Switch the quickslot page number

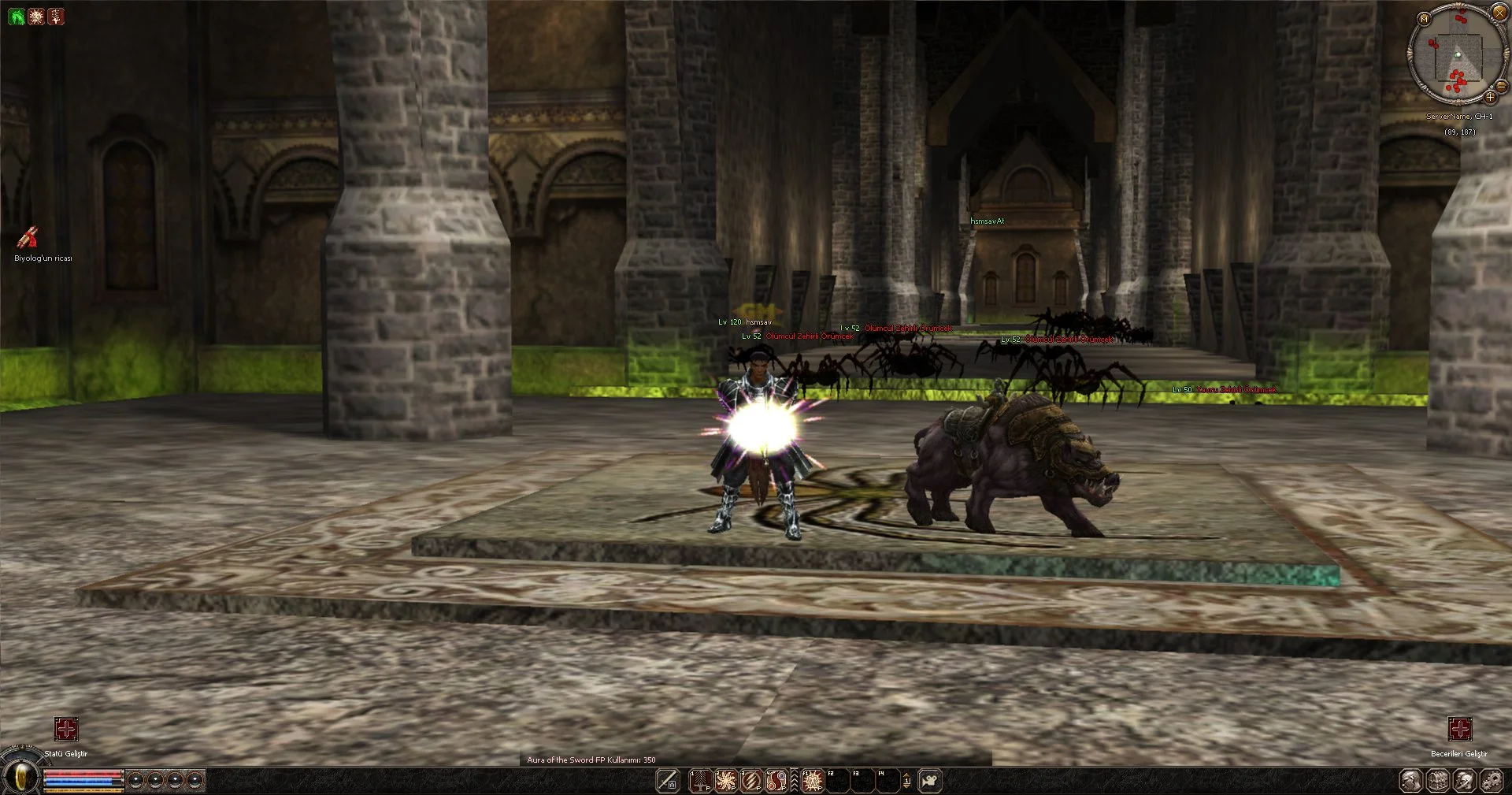pos(906,781)
